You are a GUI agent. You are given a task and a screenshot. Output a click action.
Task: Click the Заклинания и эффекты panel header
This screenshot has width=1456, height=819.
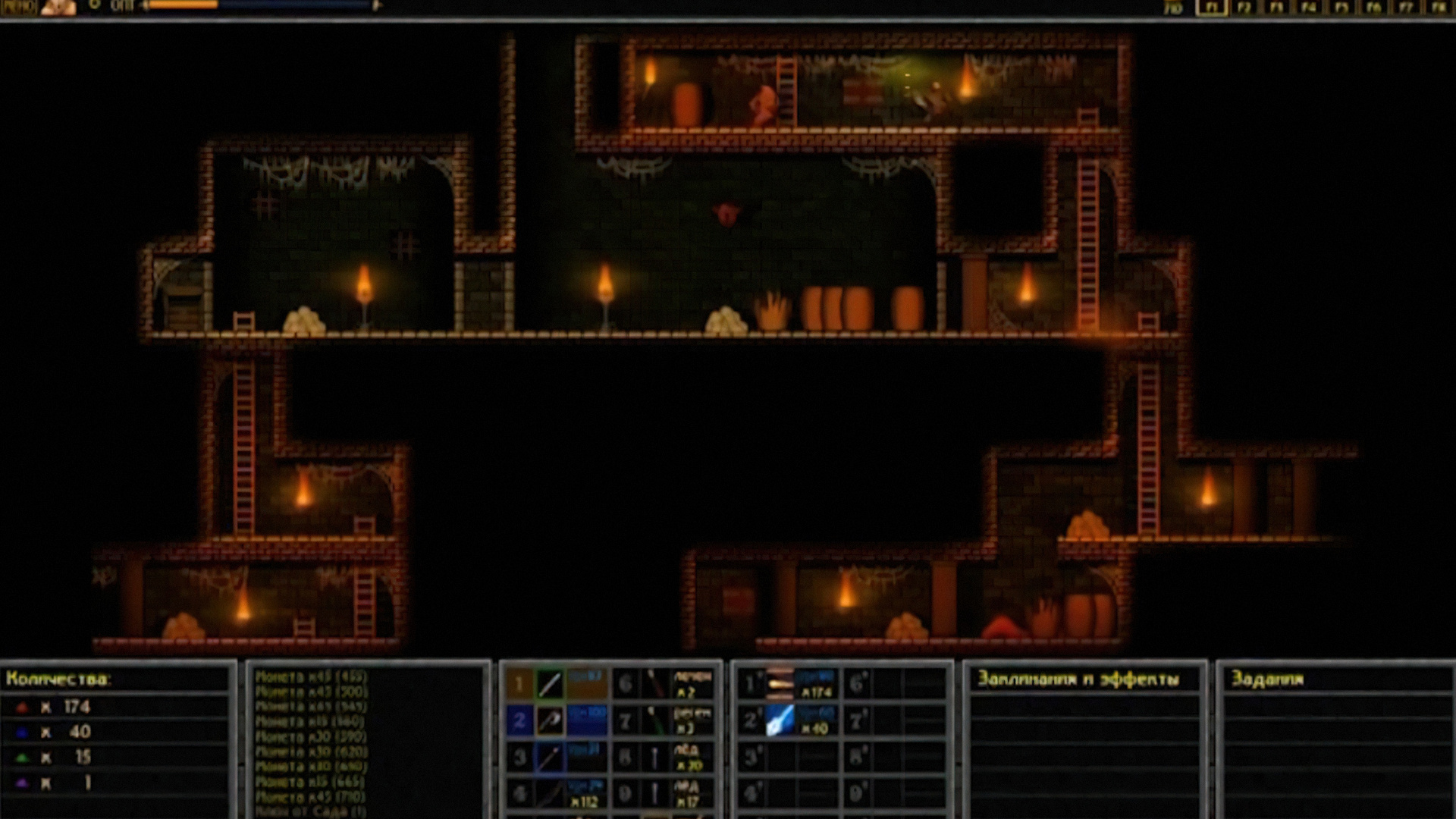tap(1078, 679)
